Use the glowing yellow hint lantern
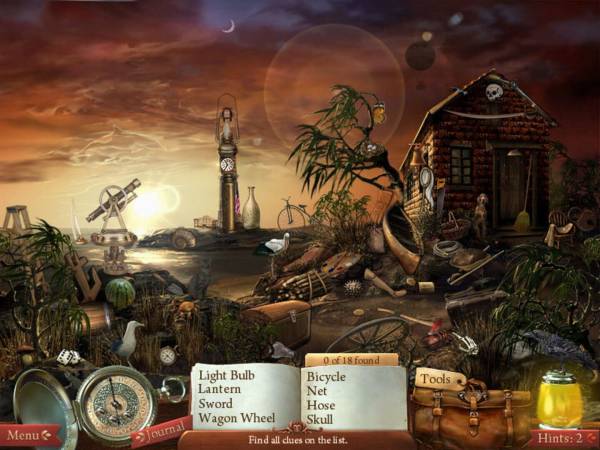Screen dimensions: 600x450 pyautogui.click(x=559, y=401)
